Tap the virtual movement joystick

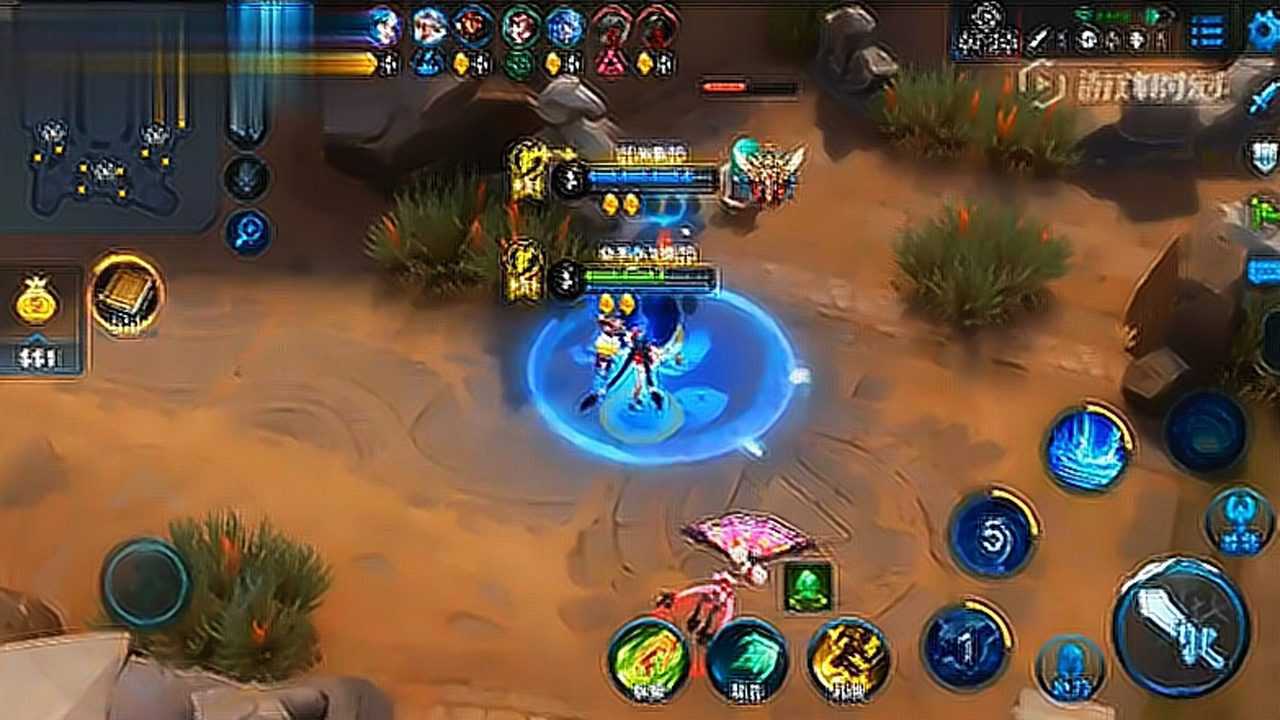[x=146, y=583]
